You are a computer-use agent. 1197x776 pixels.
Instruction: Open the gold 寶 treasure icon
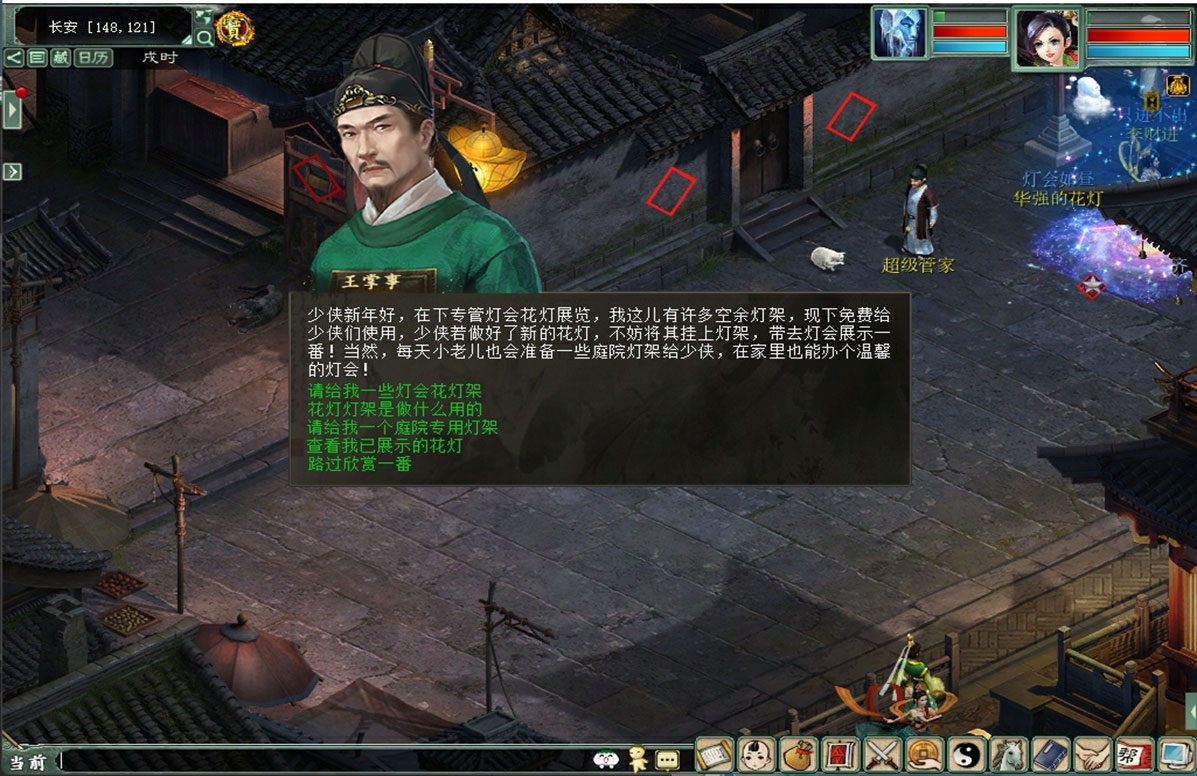234,29
